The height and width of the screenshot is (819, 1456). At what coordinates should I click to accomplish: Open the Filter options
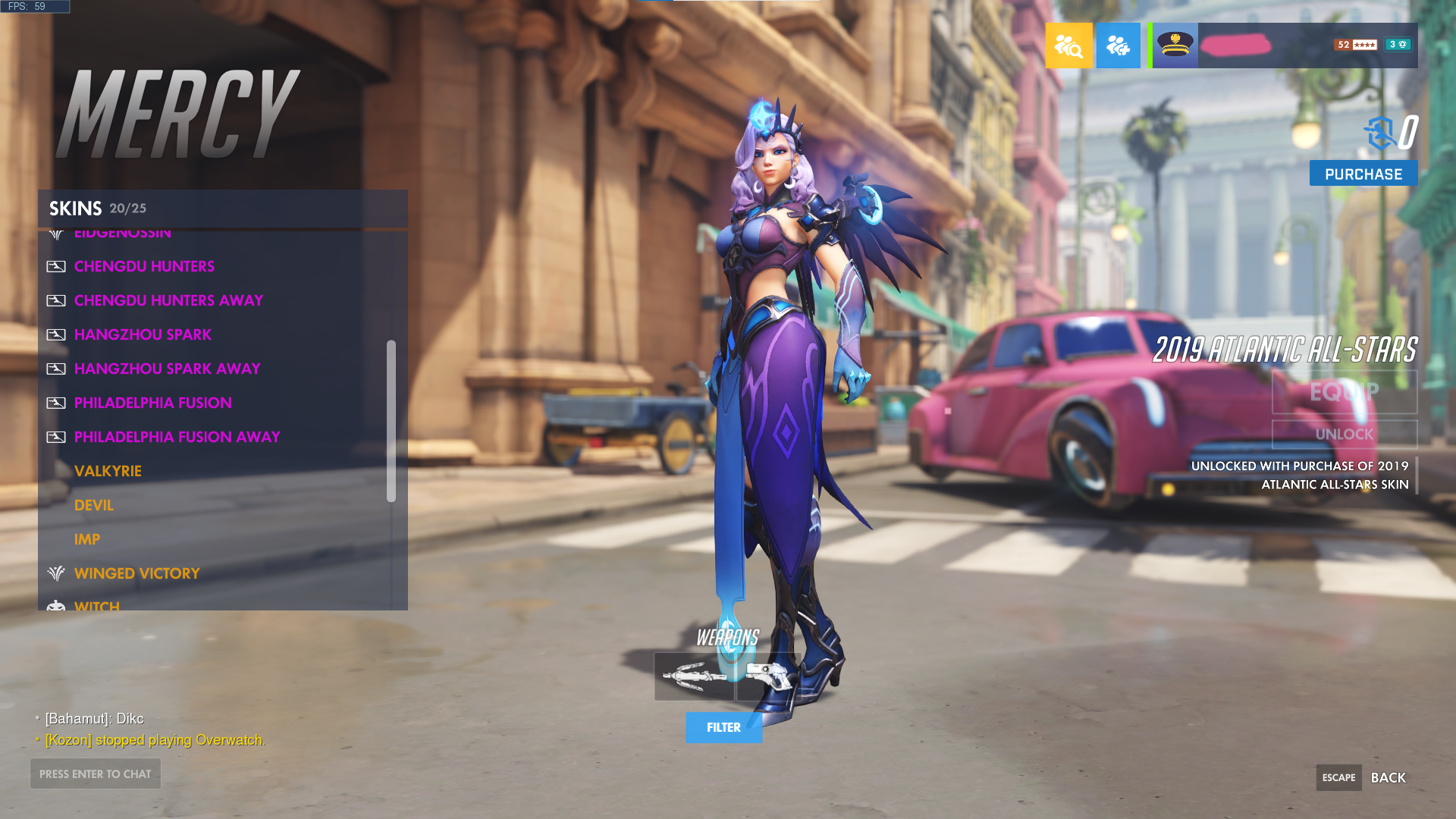(723, 727)
